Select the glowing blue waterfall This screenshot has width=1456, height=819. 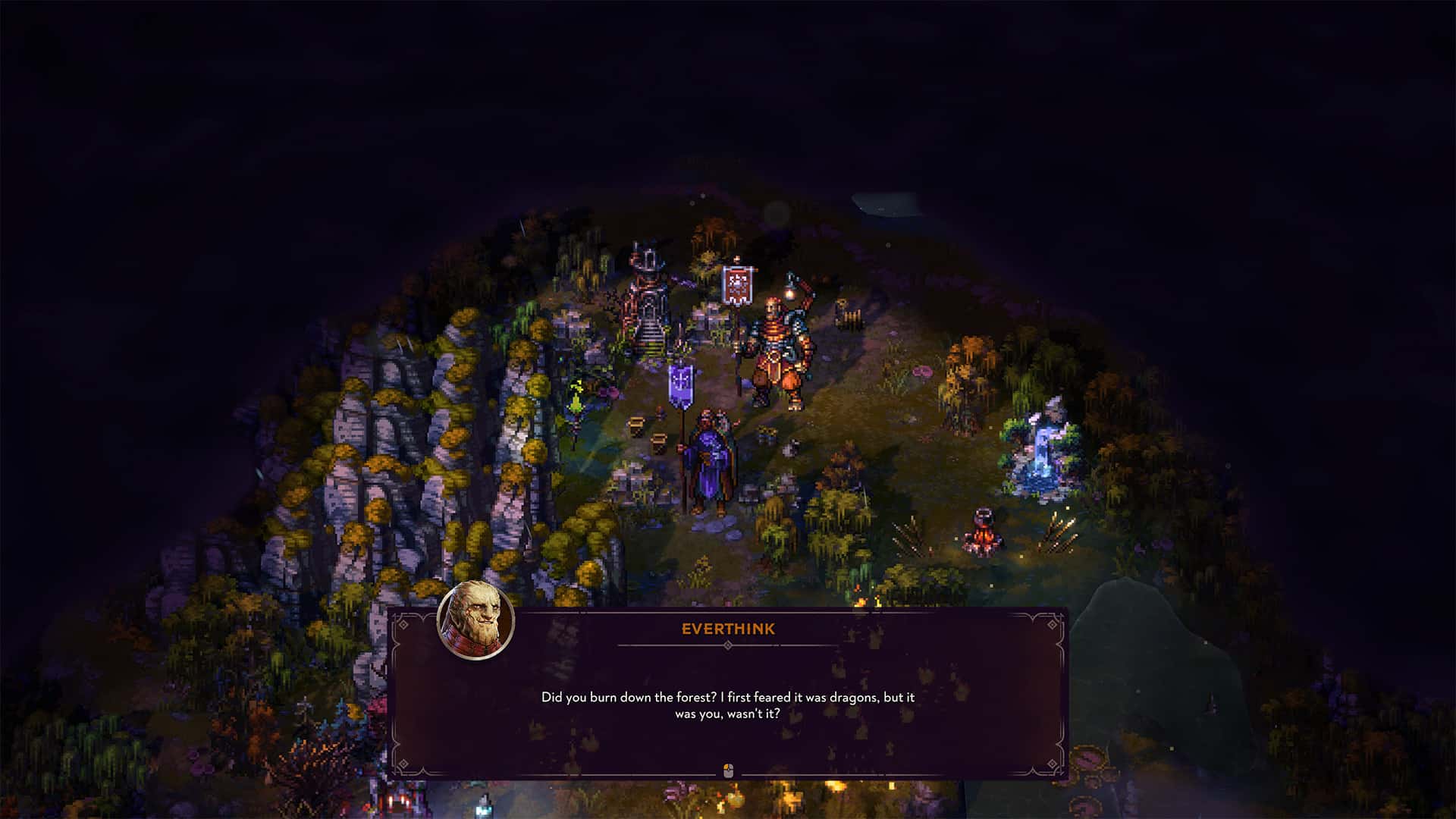coord(1040,455)
